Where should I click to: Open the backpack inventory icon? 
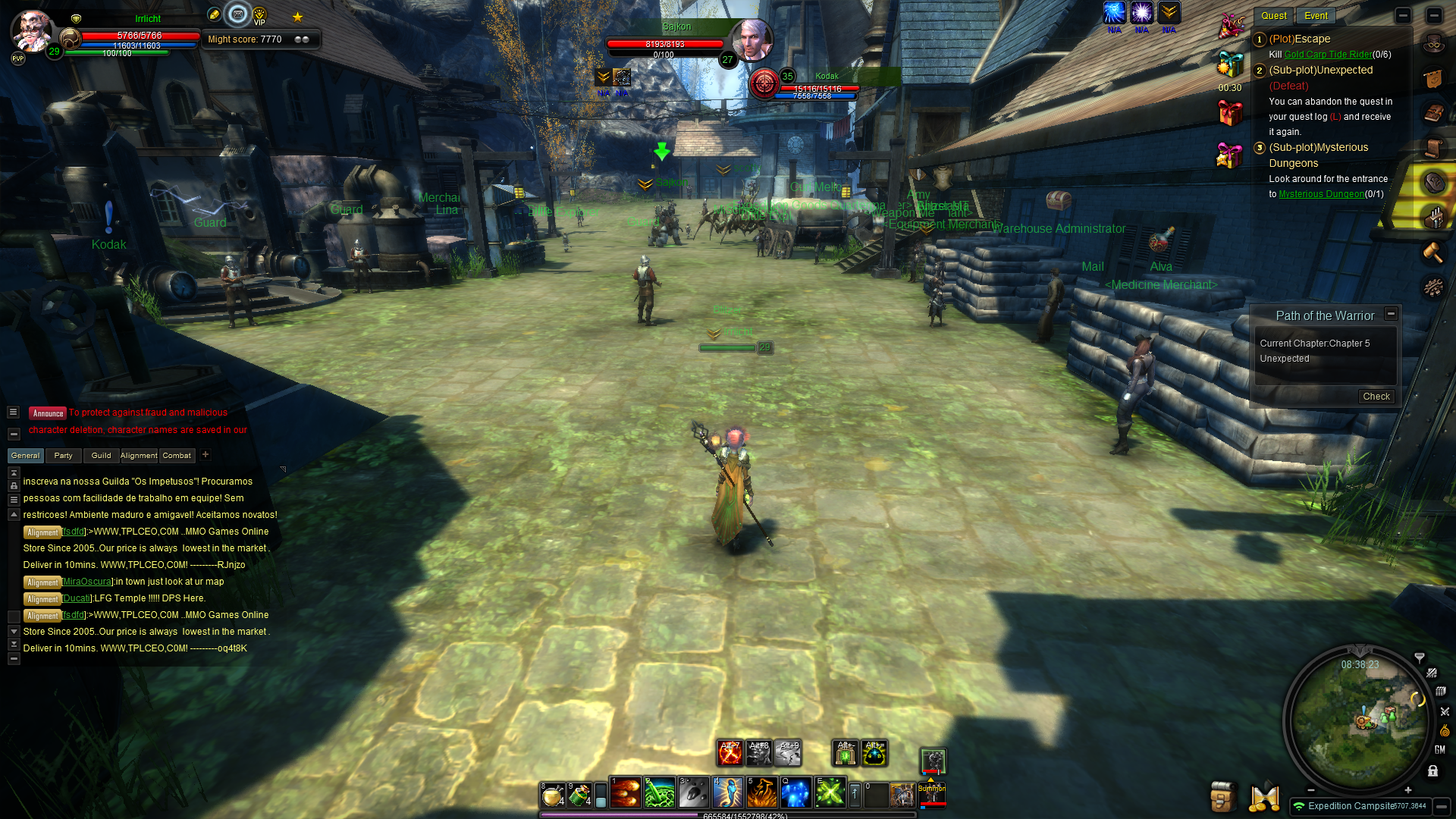(x=1222, y=796)
